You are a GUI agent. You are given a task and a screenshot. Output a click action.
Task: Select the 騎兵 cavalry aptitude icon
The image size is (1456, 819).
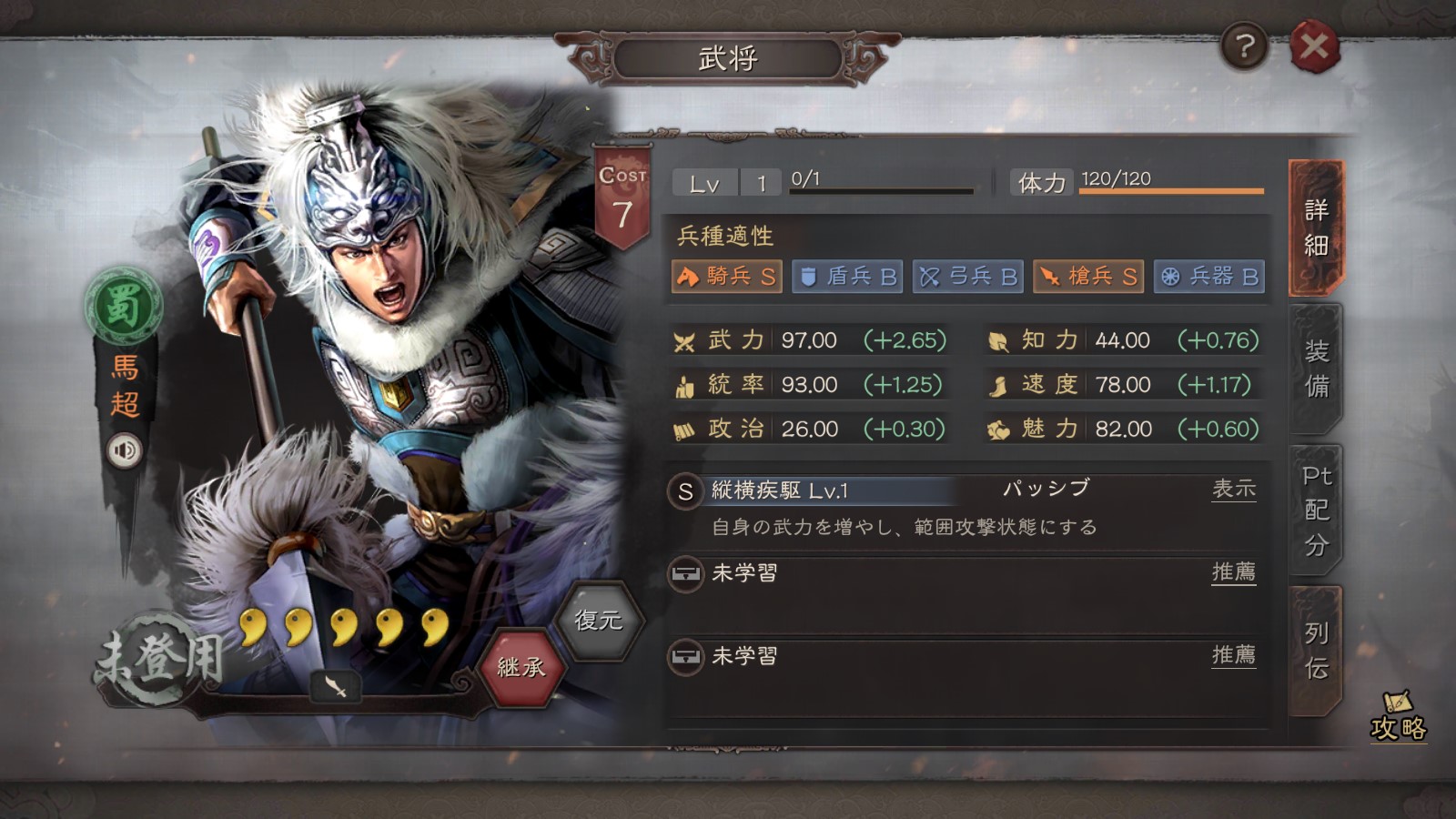point(725,278)
